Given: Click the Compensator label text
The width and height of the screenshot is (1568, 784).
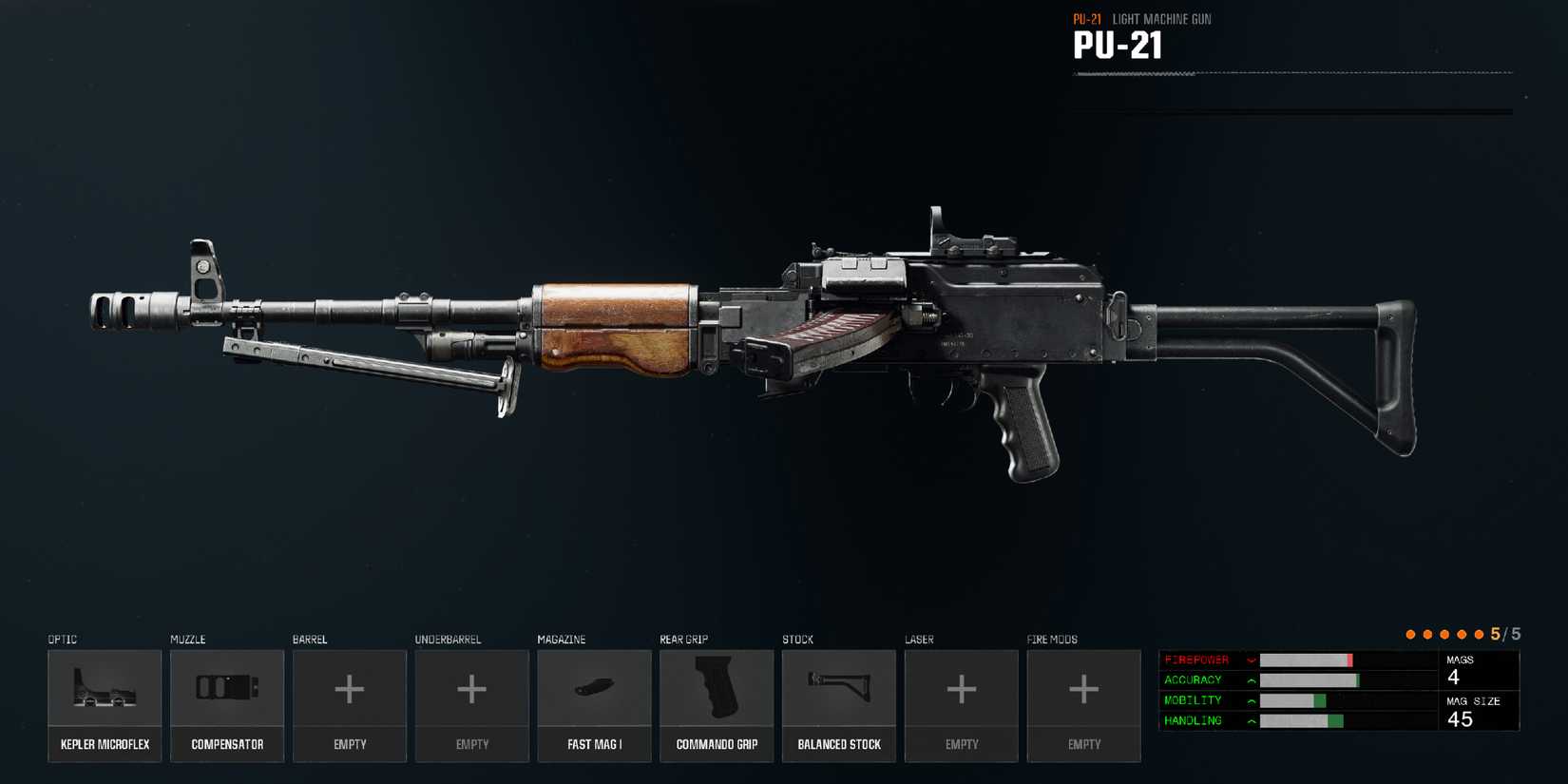Looking at the screenshot, I should click(227, 744).
